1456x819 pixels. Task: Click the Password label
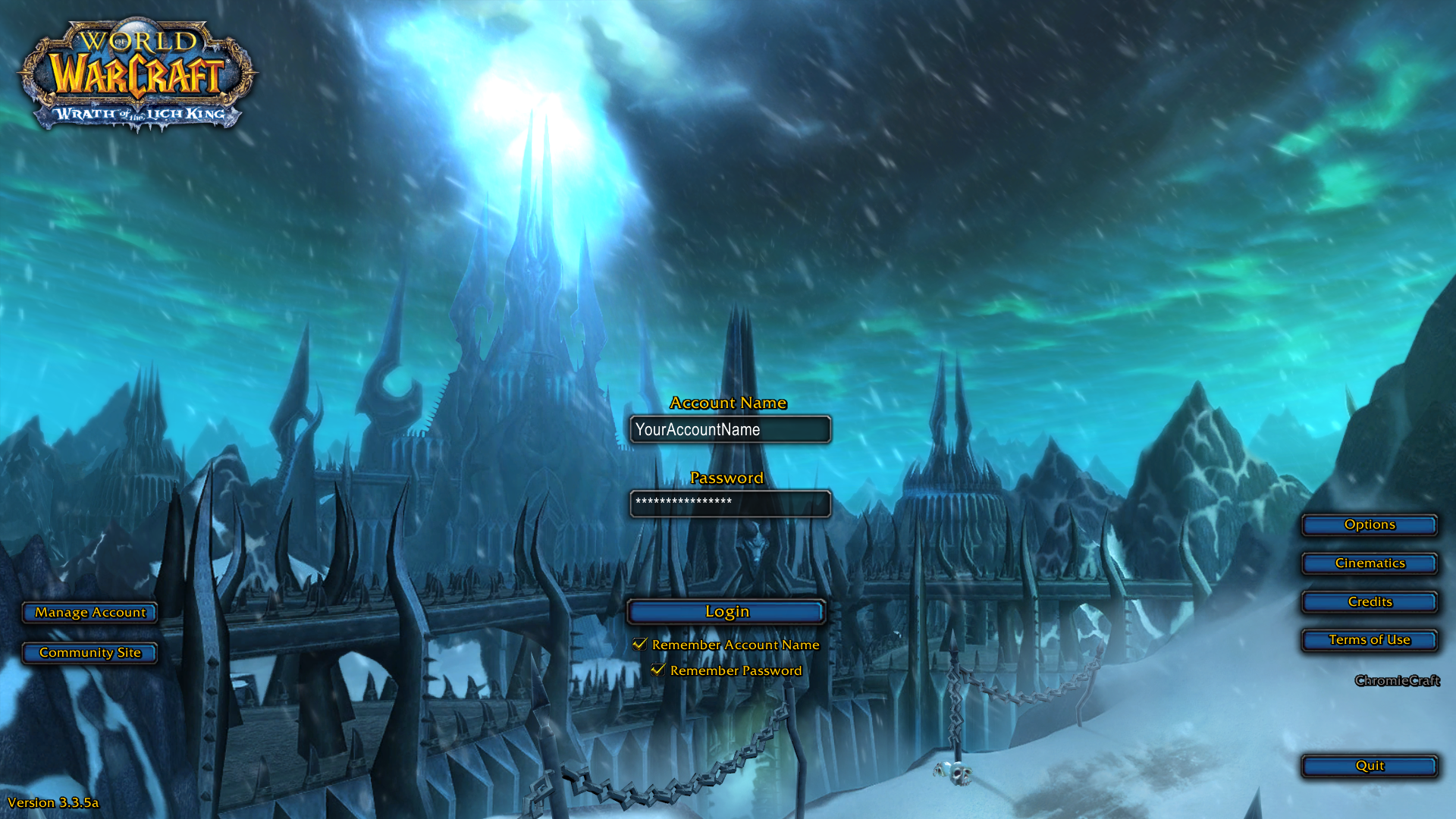click(728, 478)
